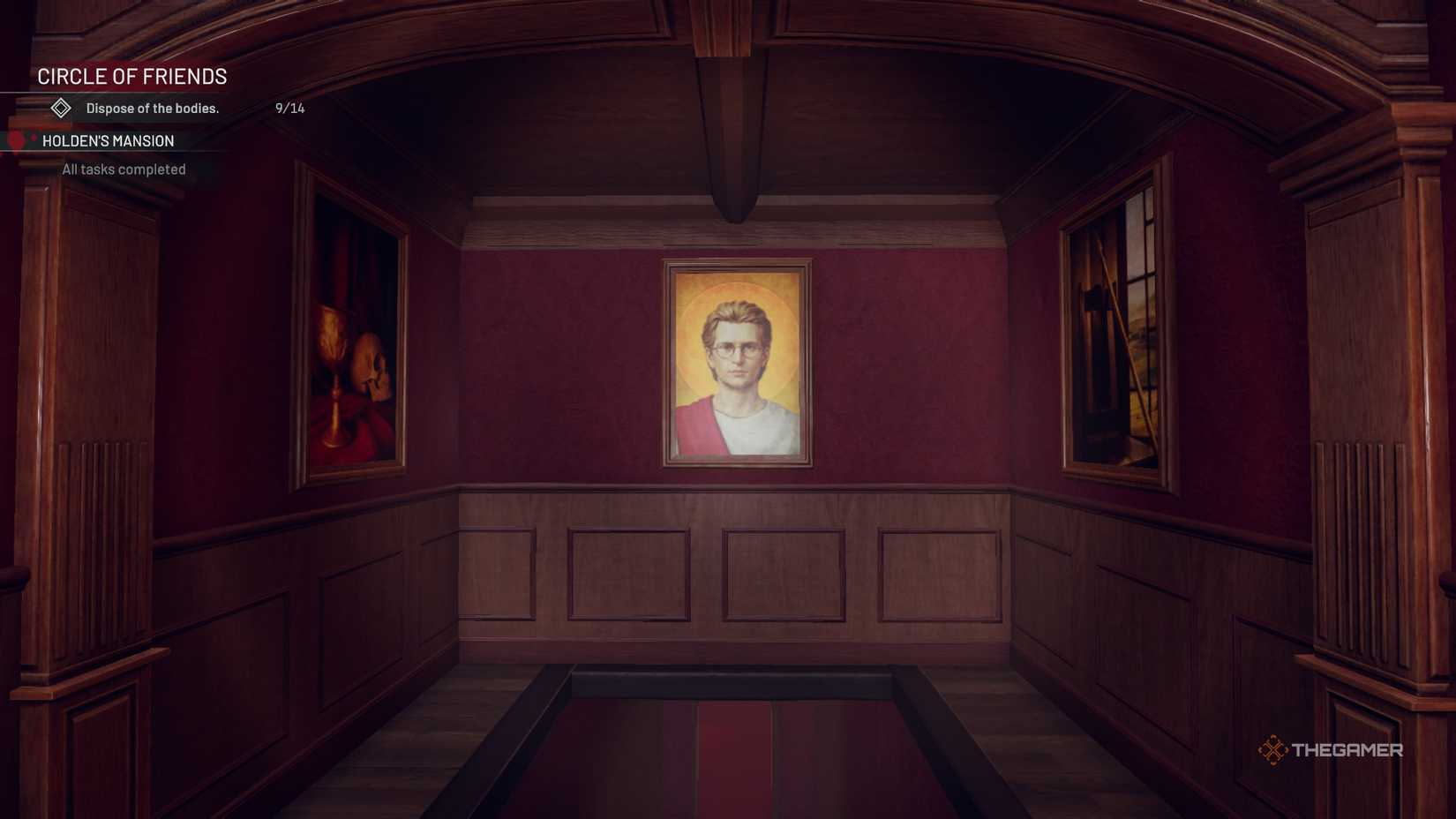Select the red map pin beside Holden's Mansion
This screenshot has height=819, width=1456.
(15, 141)
